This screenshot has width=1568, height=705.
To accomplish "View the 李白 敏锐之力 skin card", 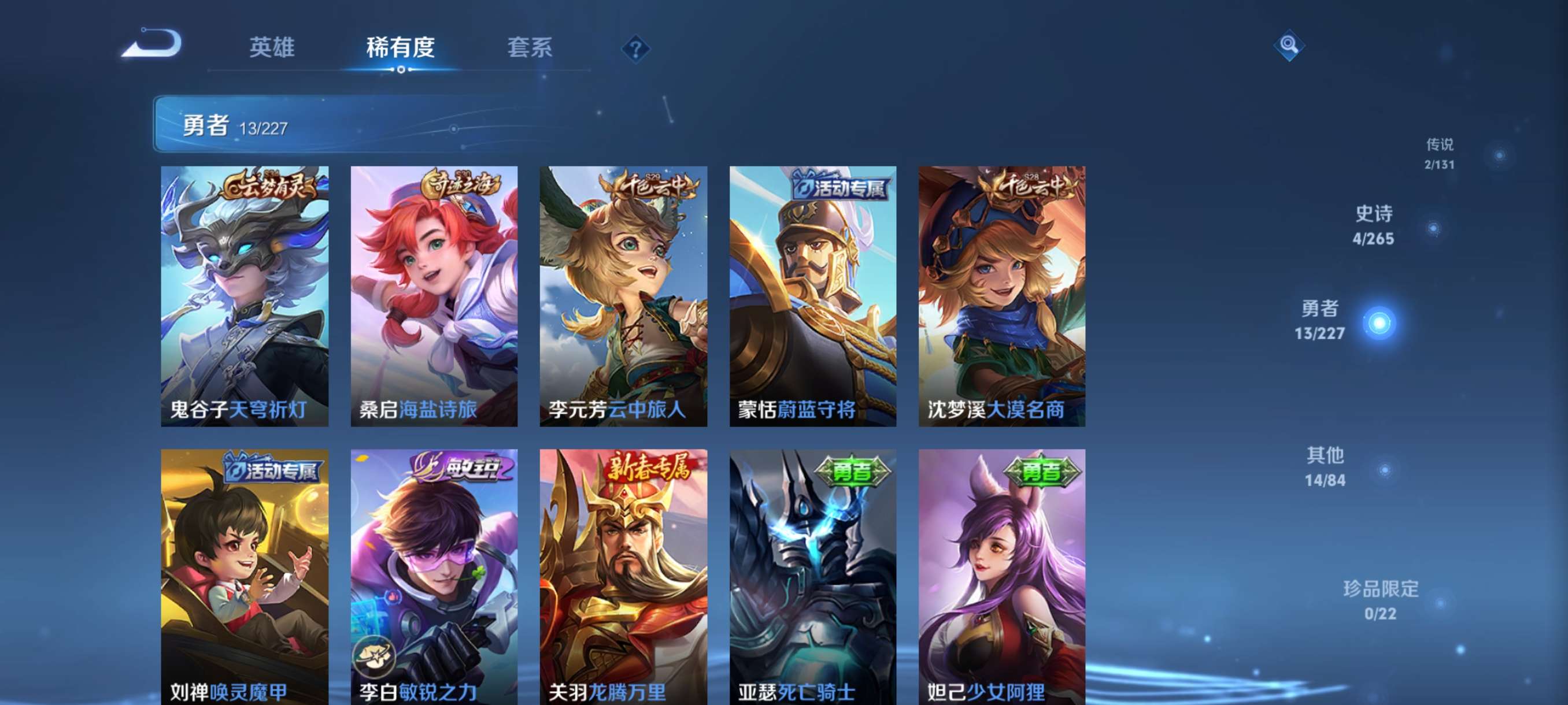I will pos(434,577).
